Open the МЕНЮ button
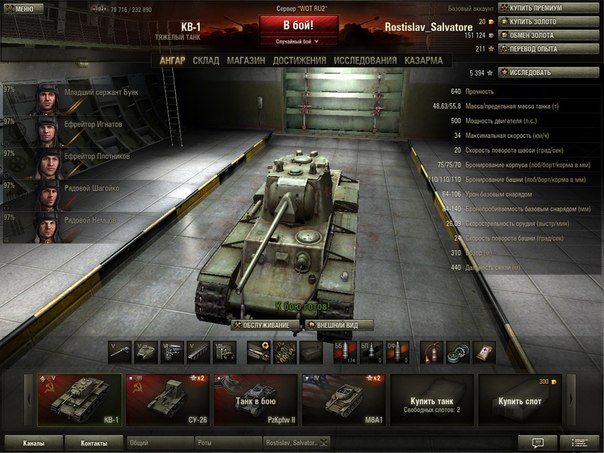The image size is (604, 453). (x=21, y=8)
